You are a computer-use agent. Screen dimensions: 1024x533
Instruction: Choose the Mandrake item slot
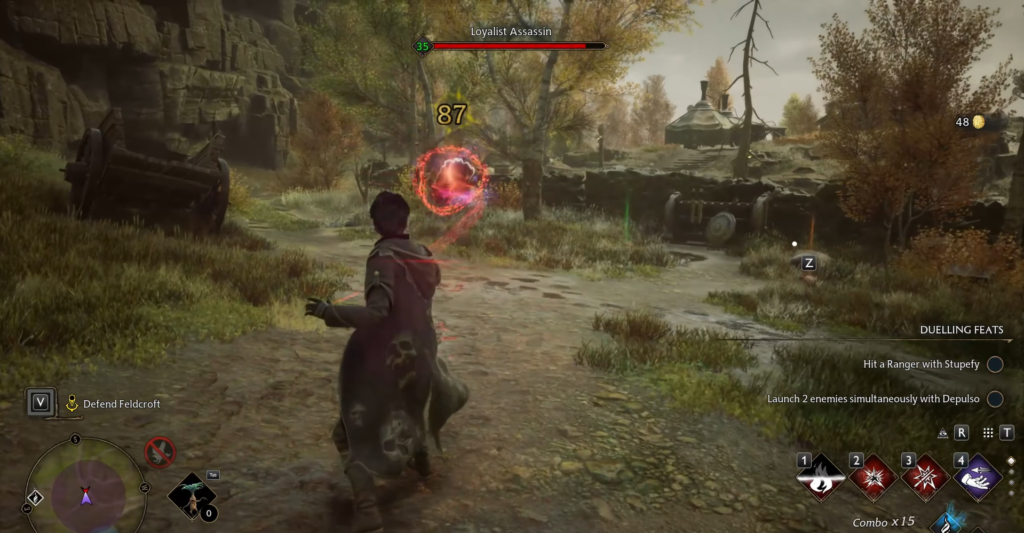click(x=193, y=495)
